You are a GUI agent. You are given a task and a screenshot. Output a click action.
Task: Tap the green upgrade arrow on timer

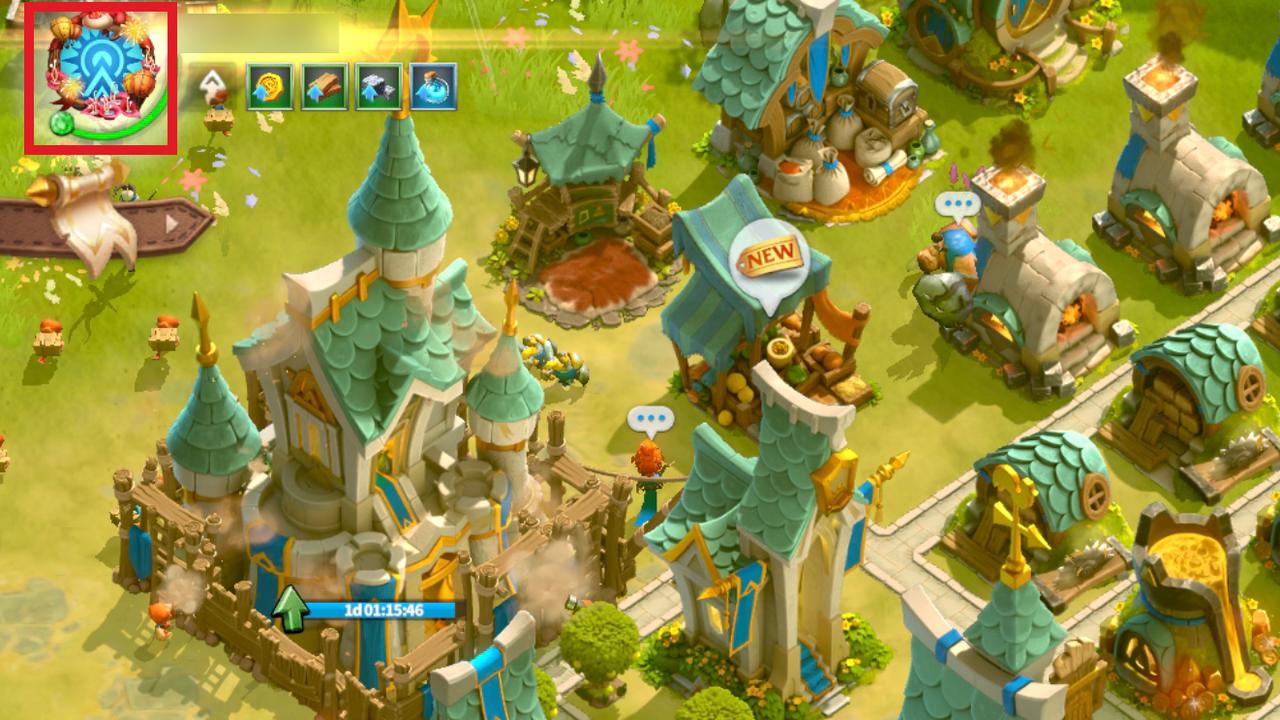[290, 610]
